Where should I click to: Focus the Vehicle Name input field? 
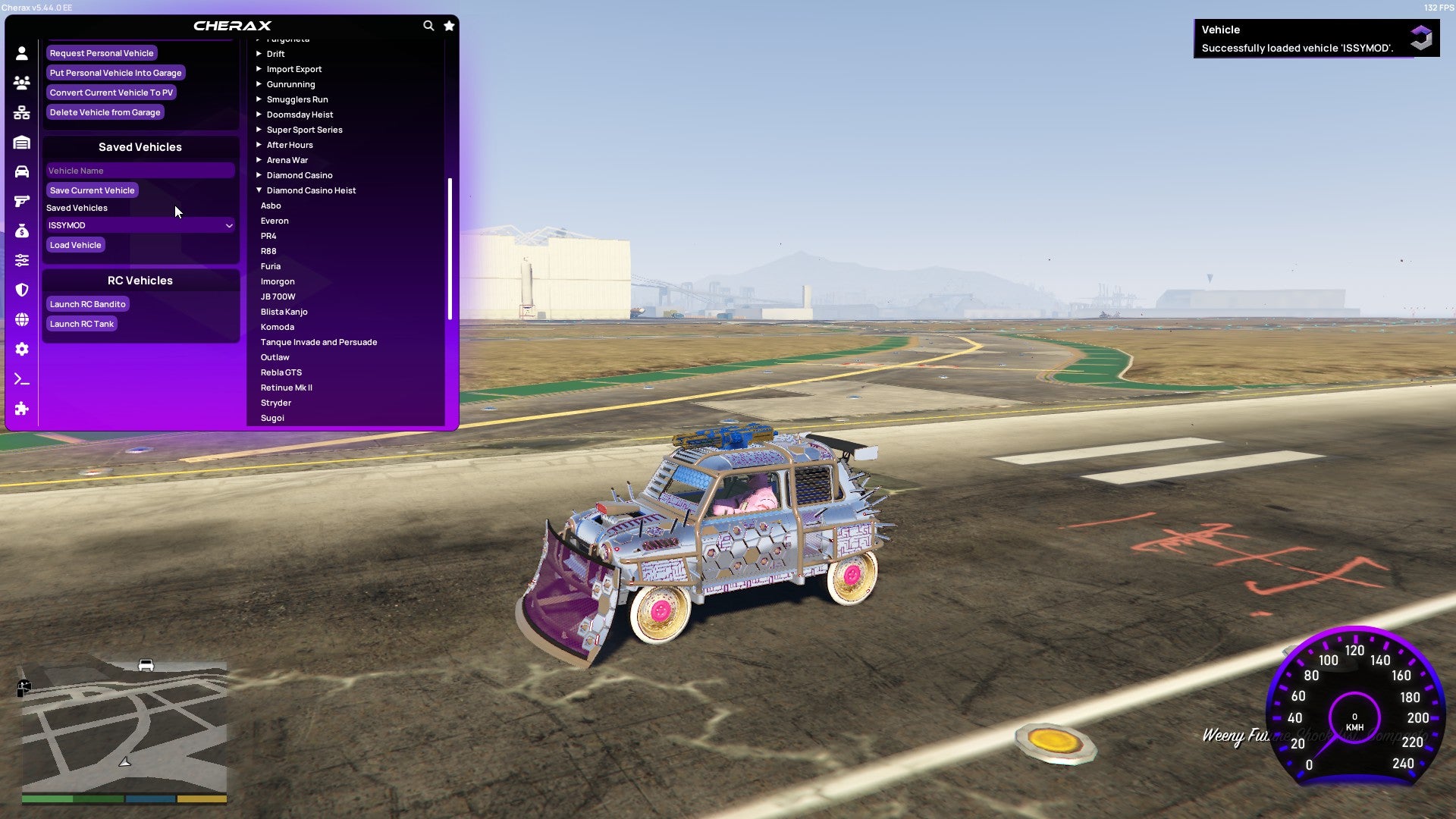[x=140, y=171]
